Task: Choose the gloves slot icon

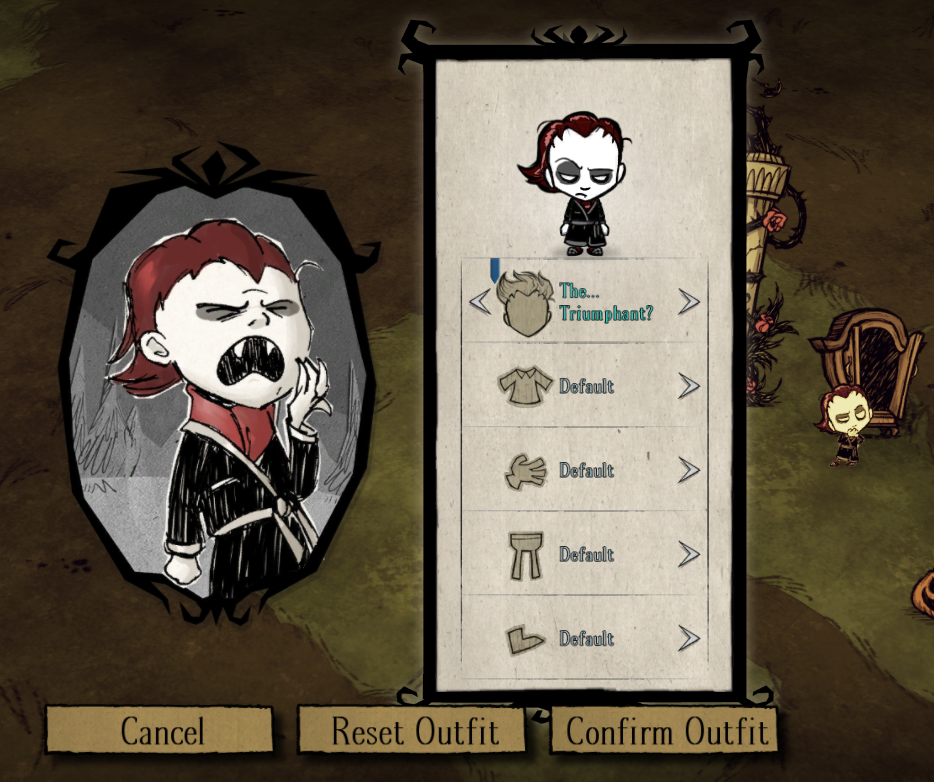Action: tap(525, 470)
